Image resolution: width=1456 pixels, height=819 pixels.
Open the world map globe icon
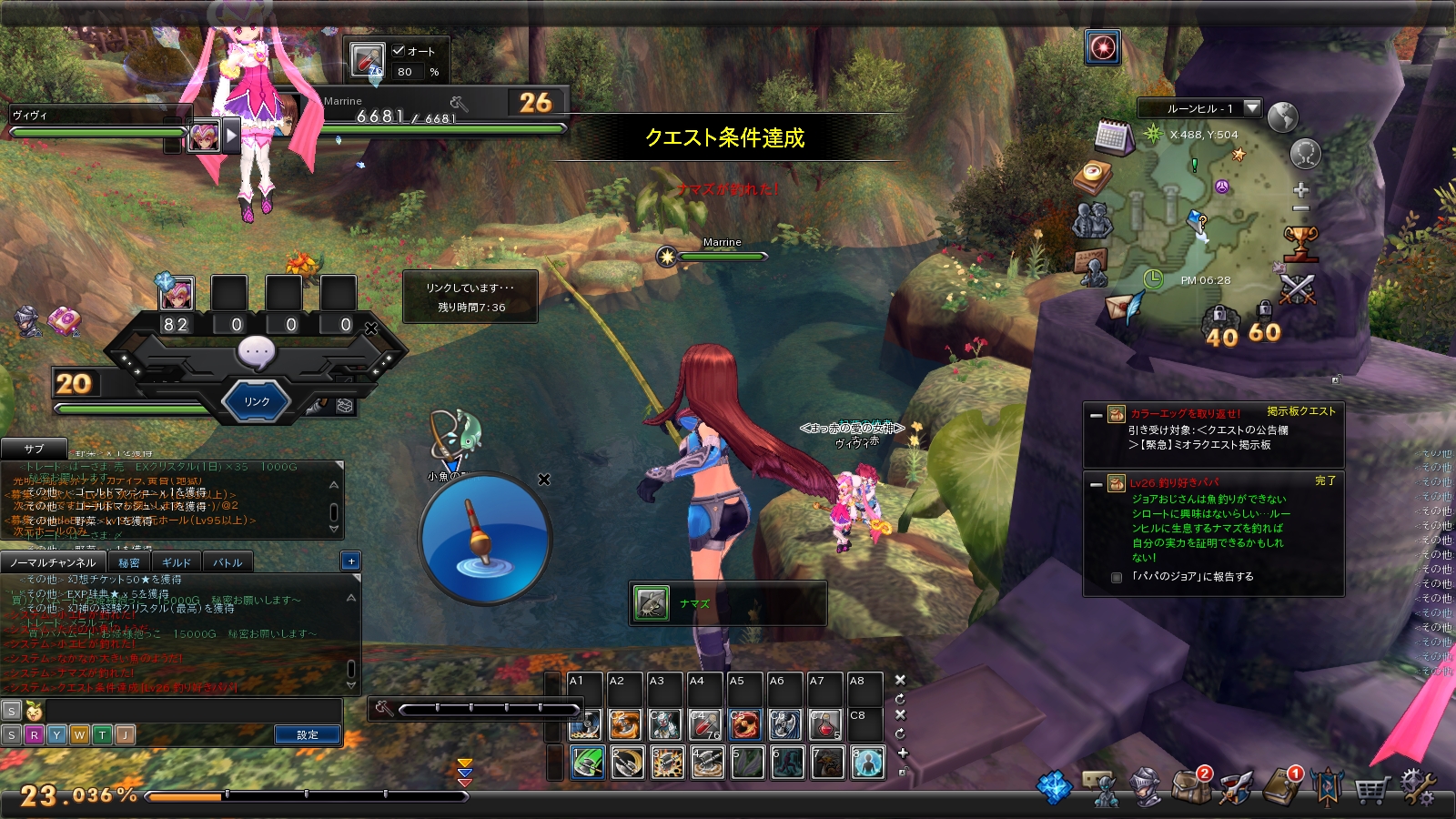click(1282, 117)
